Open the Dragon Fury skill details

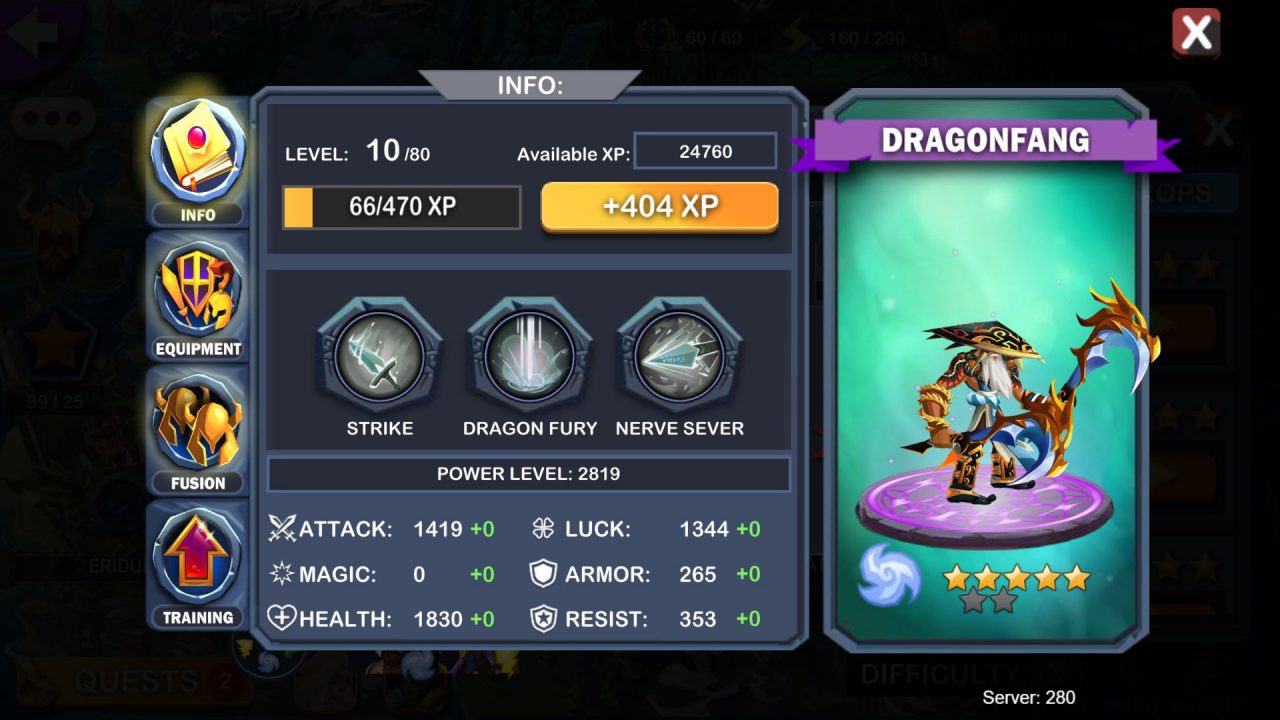point(529,357)
